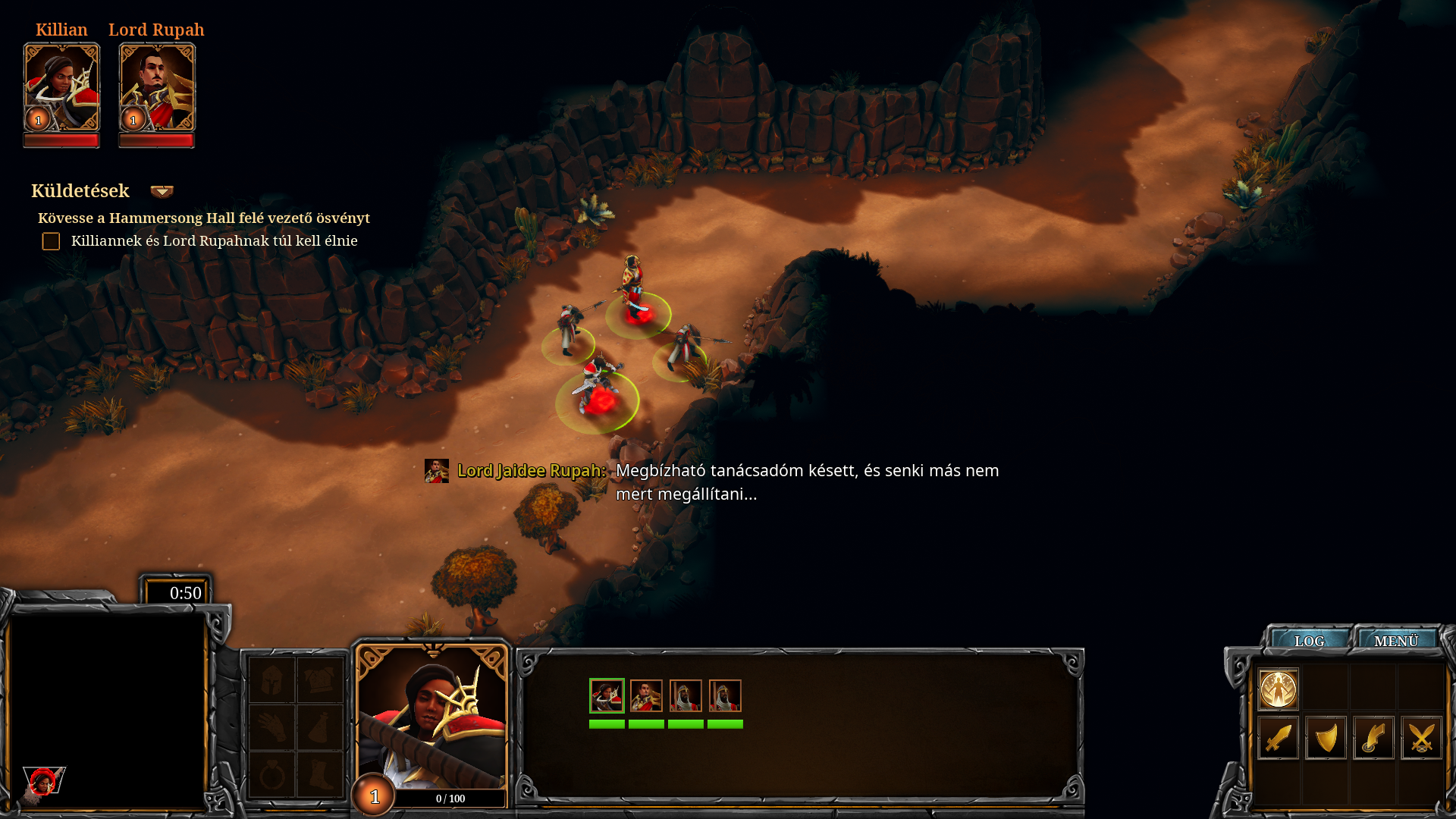Select Killian's hero portrait card

[61, 88]
